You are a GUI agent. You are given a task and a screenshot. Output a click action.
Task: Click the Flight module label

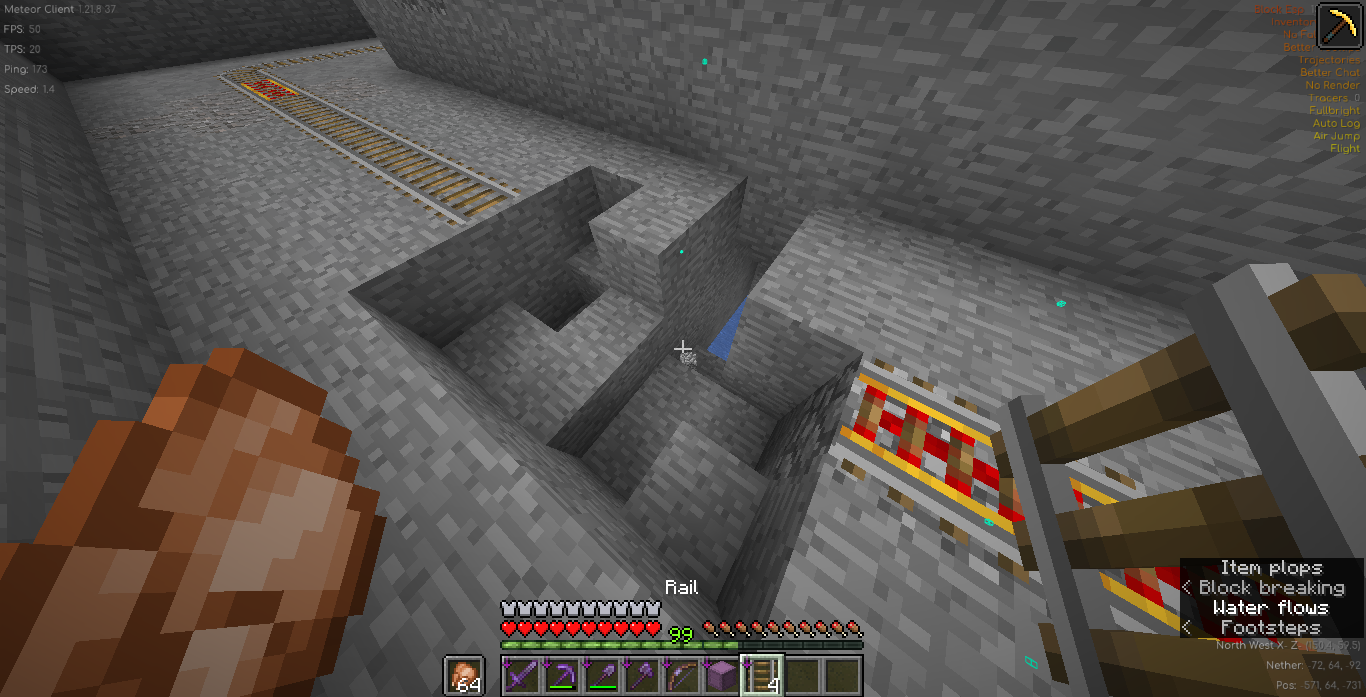[1345, 149]
